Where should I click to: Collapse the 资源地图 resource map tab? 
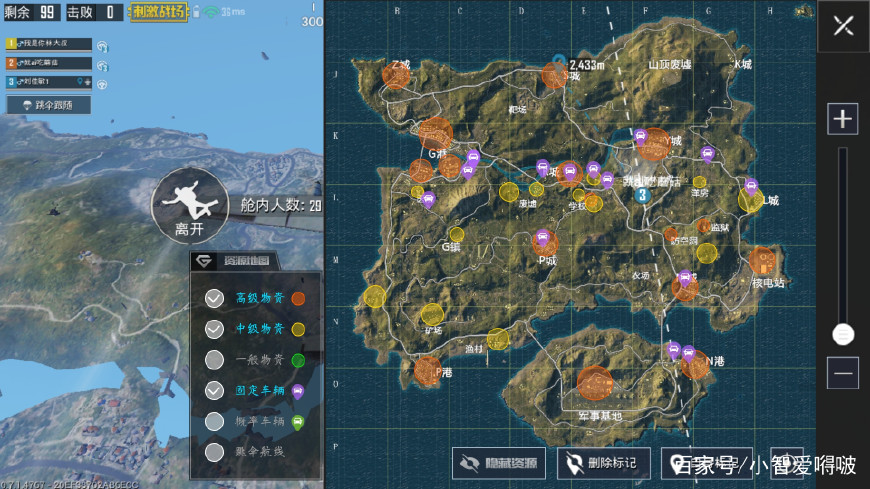tap(236, 260)
